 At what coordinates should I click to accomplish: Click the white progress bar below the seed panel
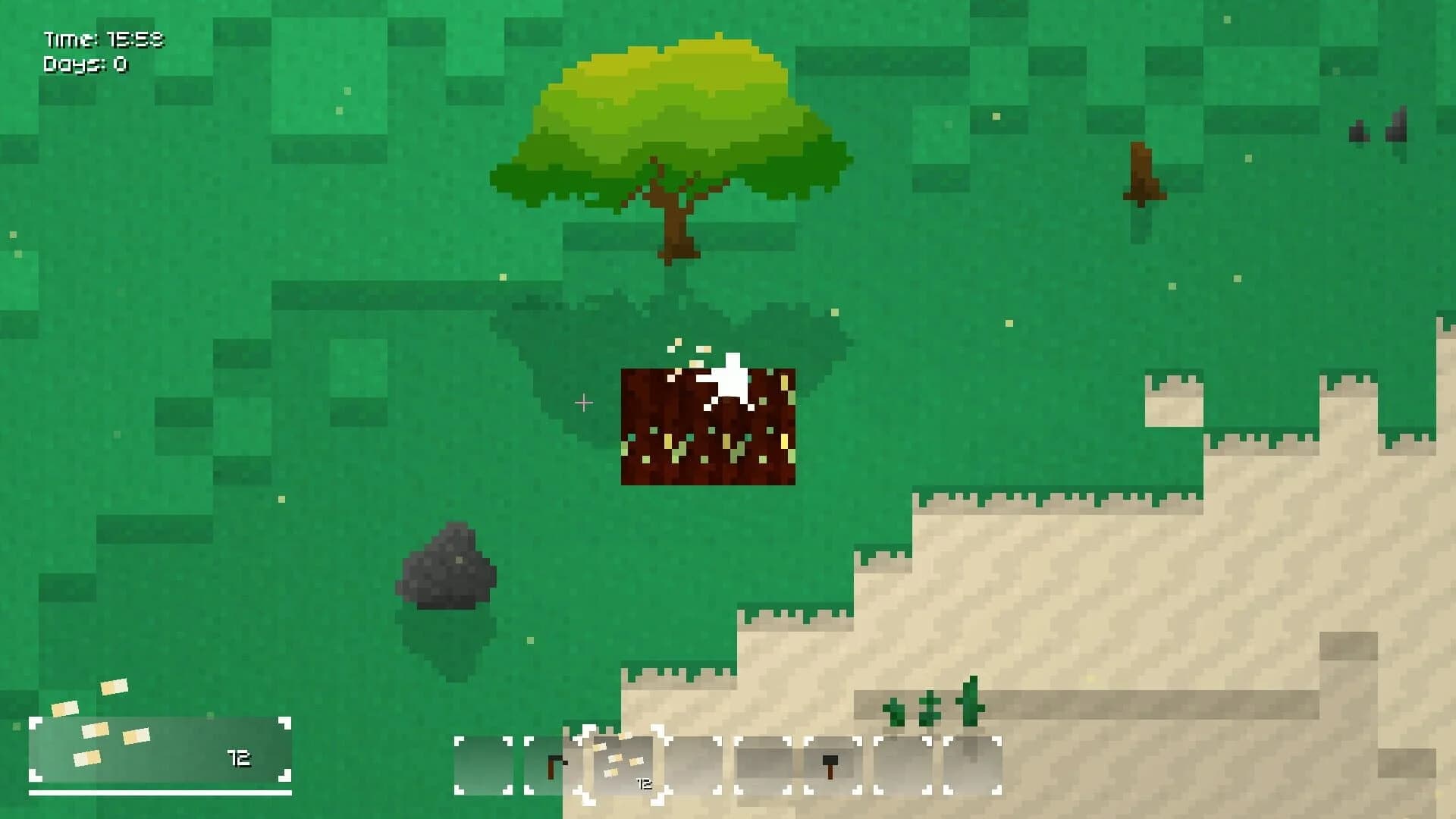coord(163,794)
